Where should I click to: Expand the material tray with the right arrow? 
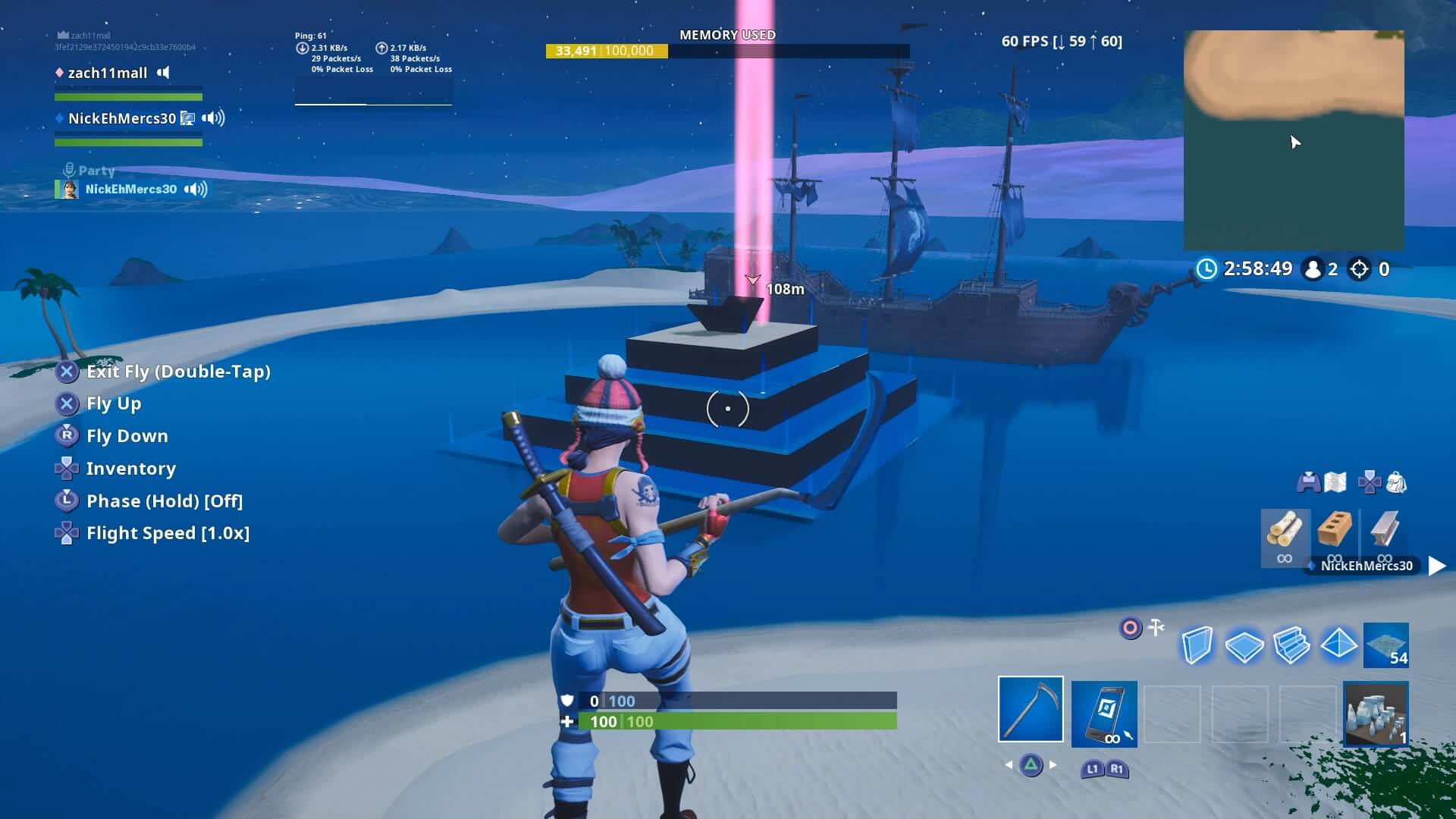pos(1439,566)
